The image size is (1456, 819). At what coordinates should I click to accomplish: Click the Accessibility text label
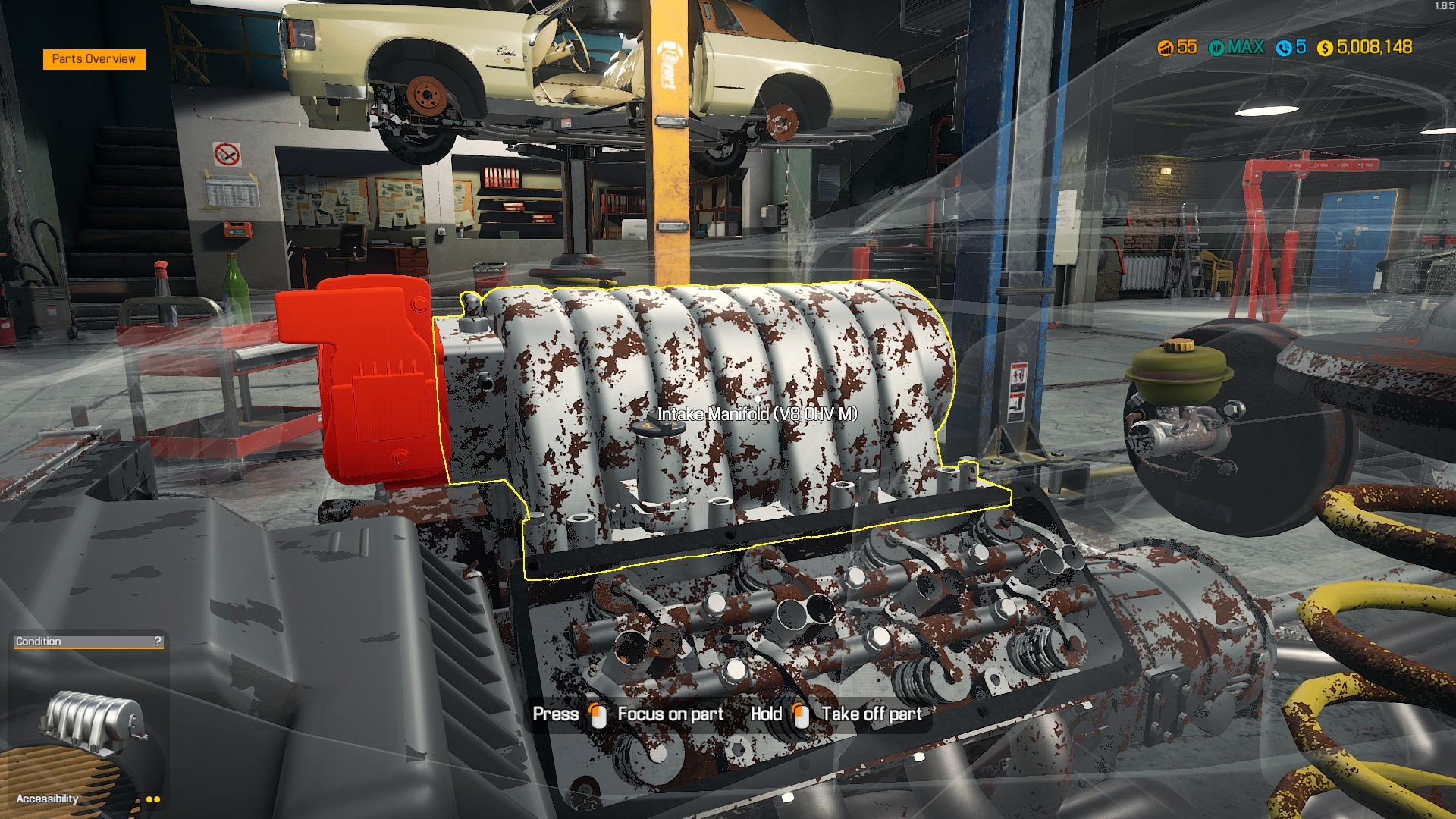pyautogui.click(x=47, y=799)
